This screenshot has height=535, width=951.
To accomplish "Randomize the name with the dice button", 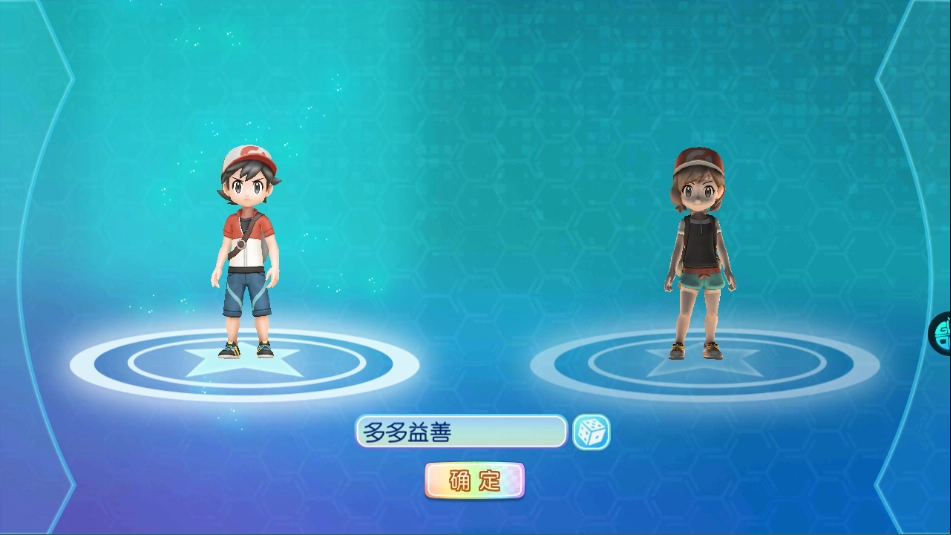I will (x=591, y=432).
